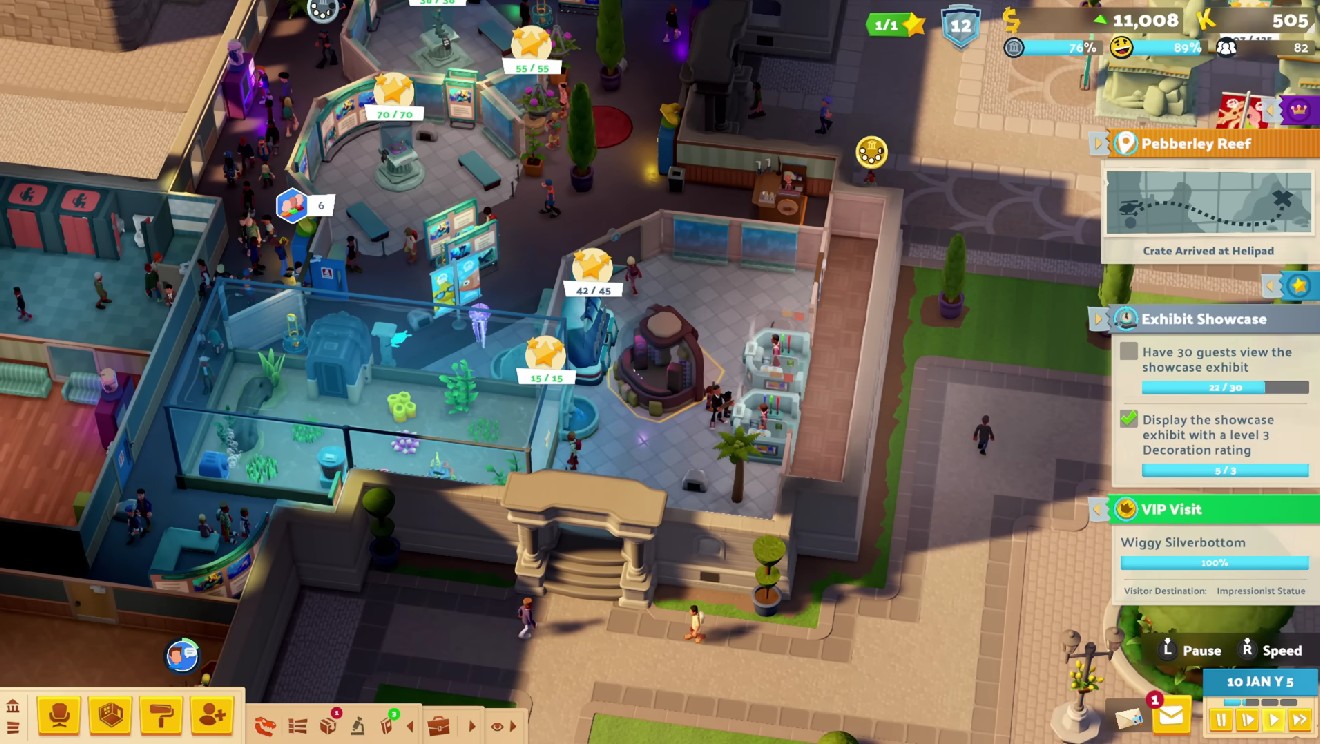
Task: Click the museum level 12 shield
Action: 960,25
